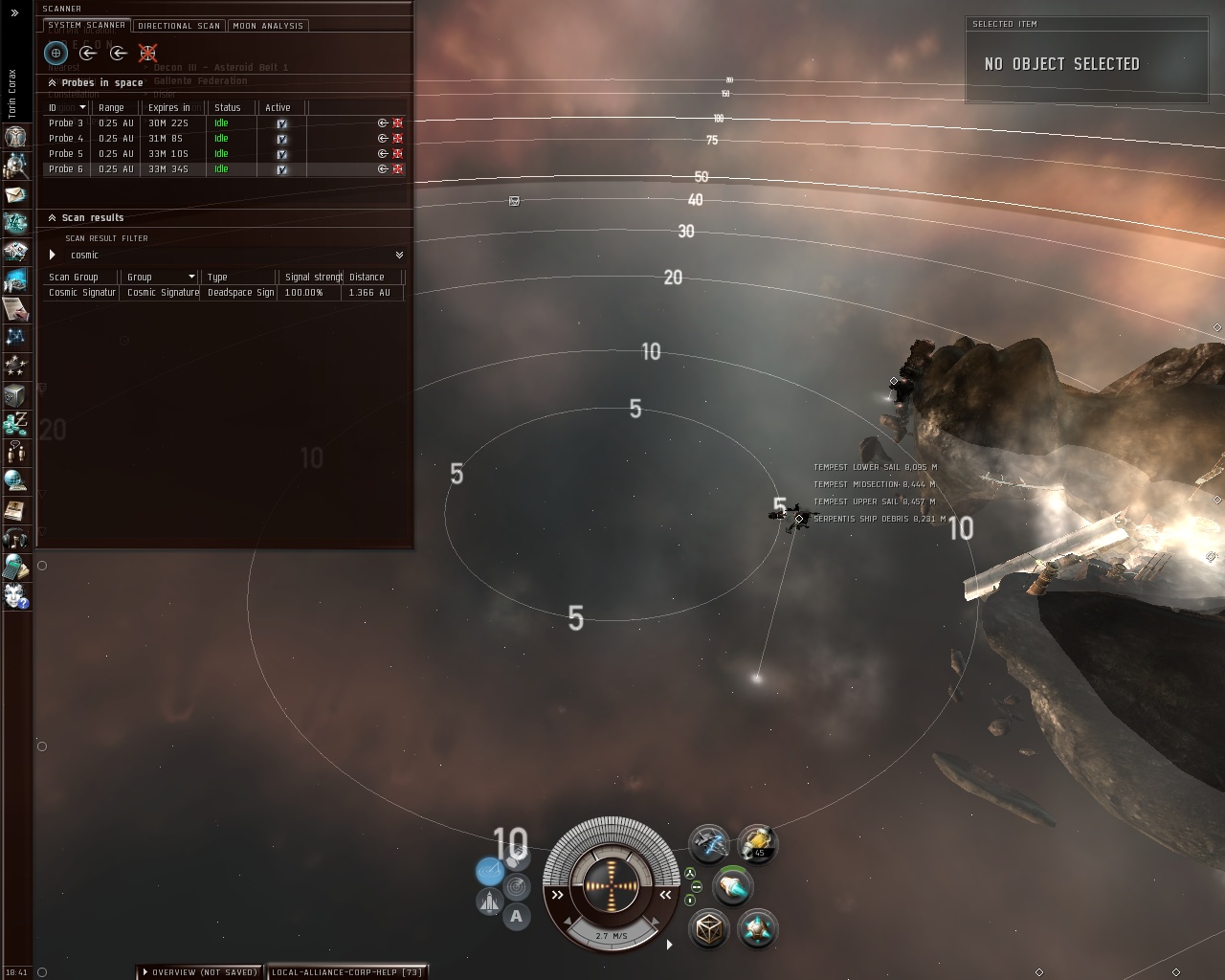Sort scan results by Distance column
The width and height of the screenshot is (1225, 980).
coord(368,278)
